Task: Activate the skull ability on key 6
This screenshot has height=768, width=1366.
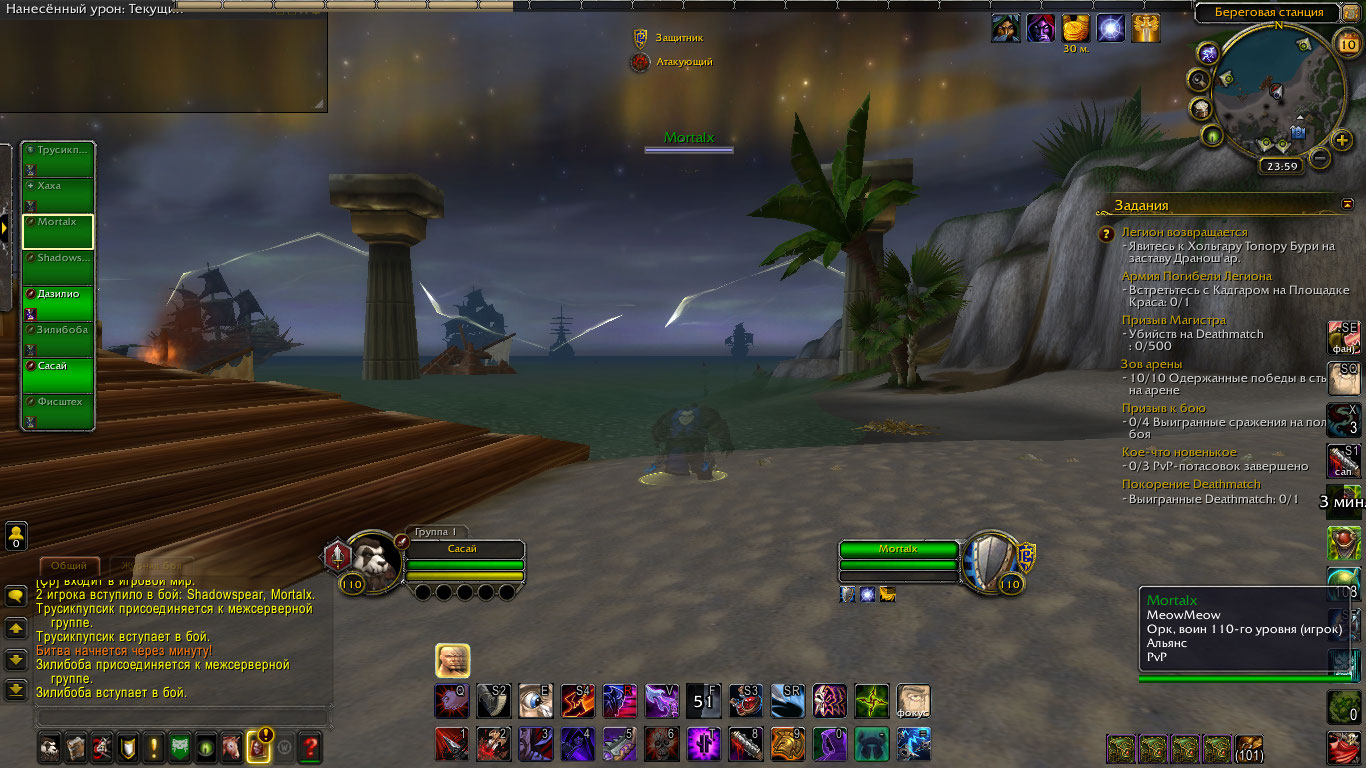Action: click(x=661, y=744)
